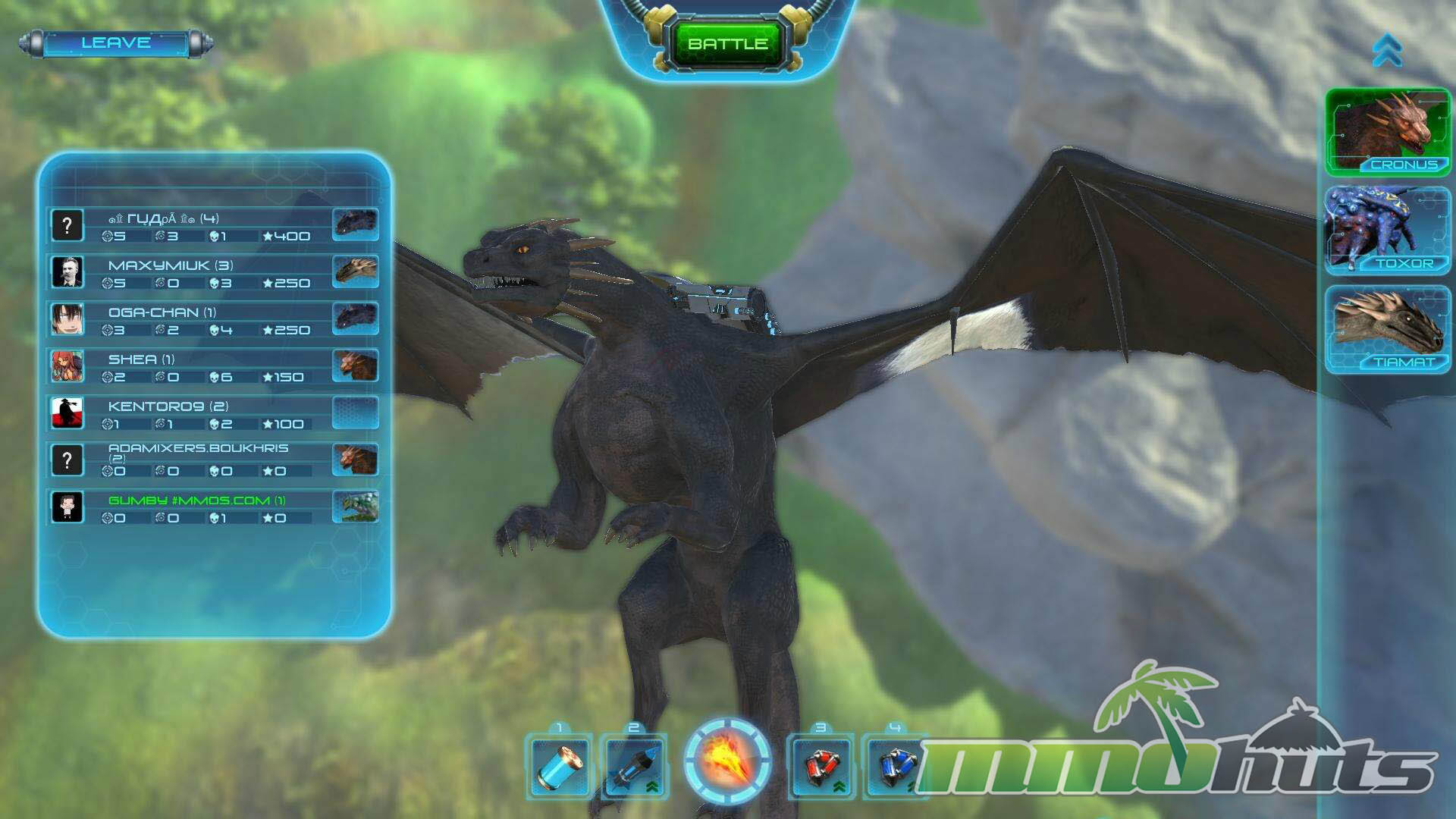Trigger the central fireball attack
Screen dimensions: 1456x819
coord(727,761)
